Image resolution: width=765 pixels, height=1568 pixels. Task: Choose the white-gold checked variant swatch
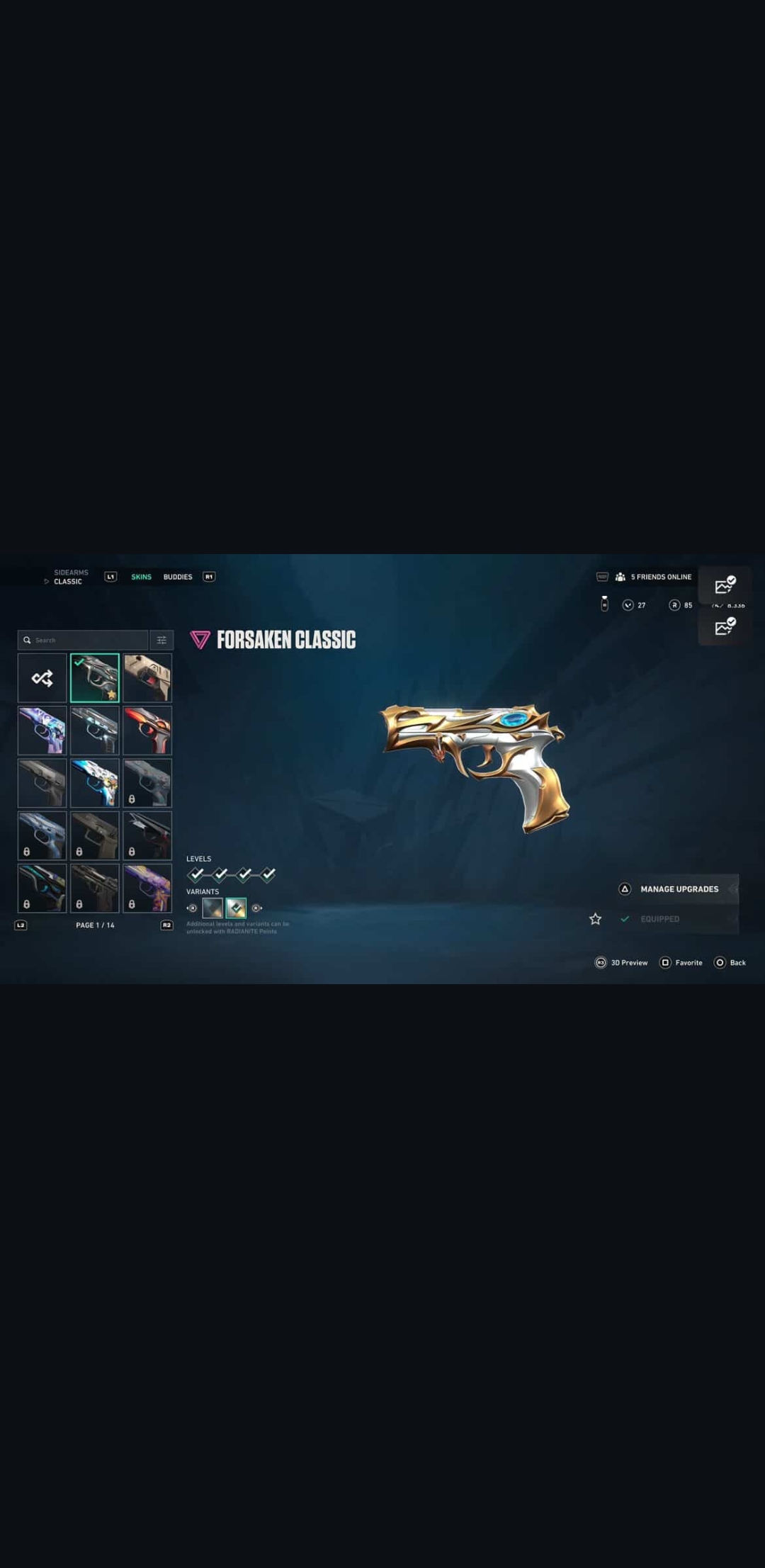pos(236,908)
